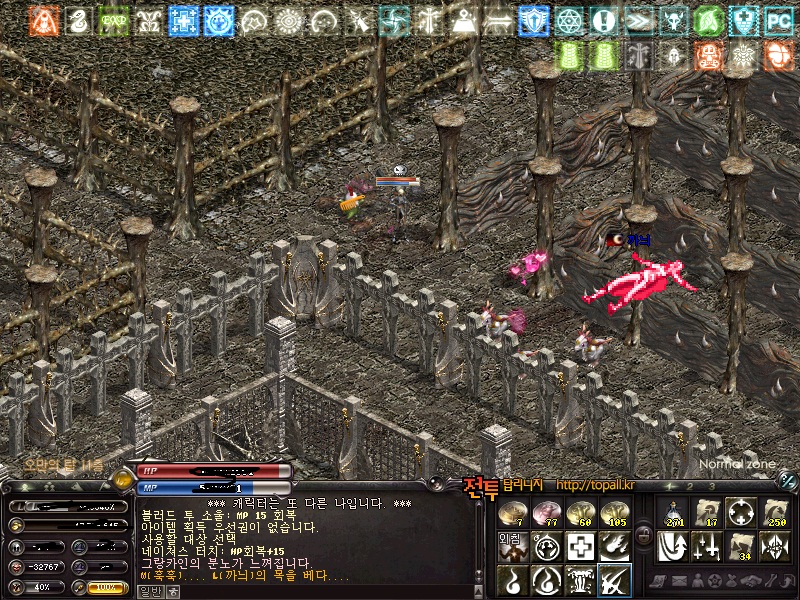Image resolution: width=800 pixels, height=600 pixels.
Task: Use the highlighted claw slash skill
Action: point(614,580)
